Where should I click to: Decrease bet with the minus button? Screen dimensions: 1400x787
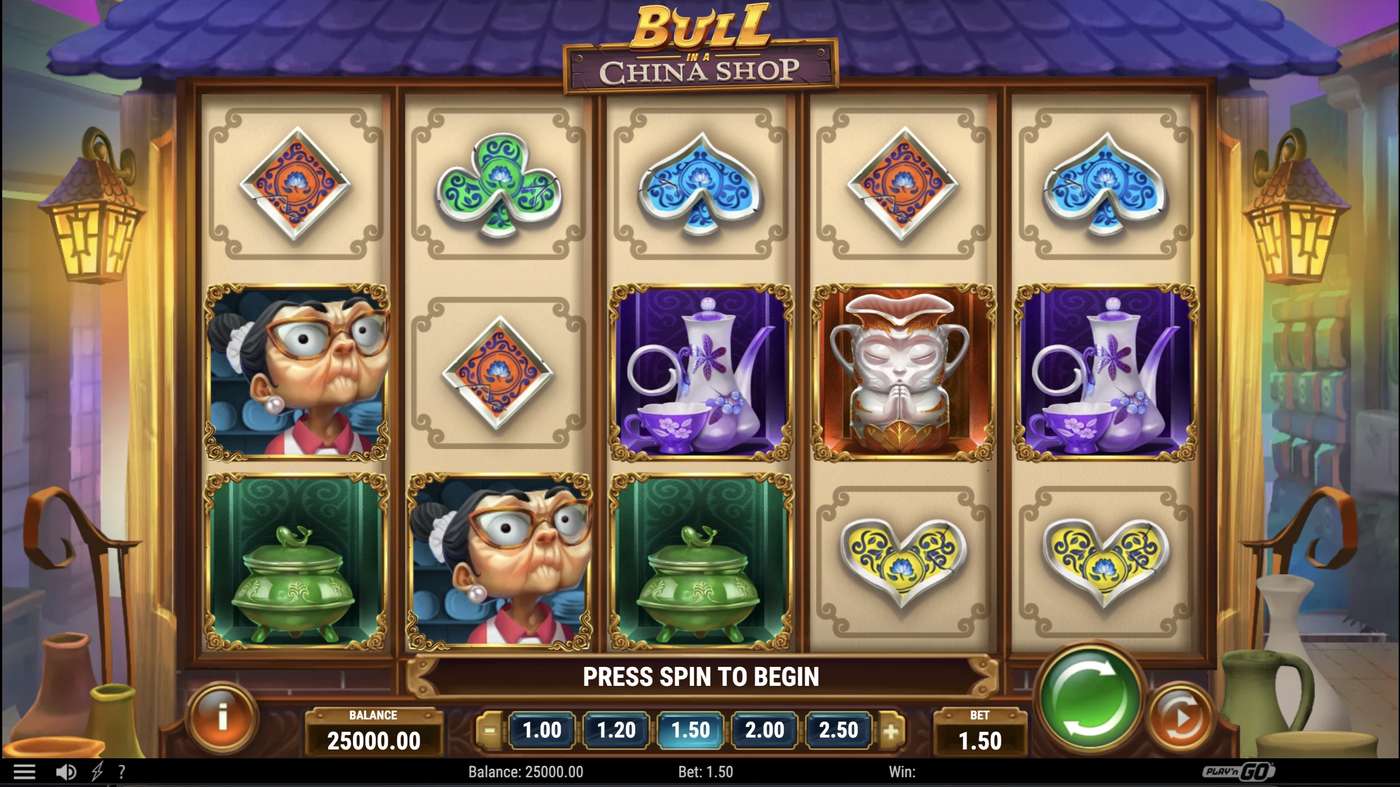[489, 730]
